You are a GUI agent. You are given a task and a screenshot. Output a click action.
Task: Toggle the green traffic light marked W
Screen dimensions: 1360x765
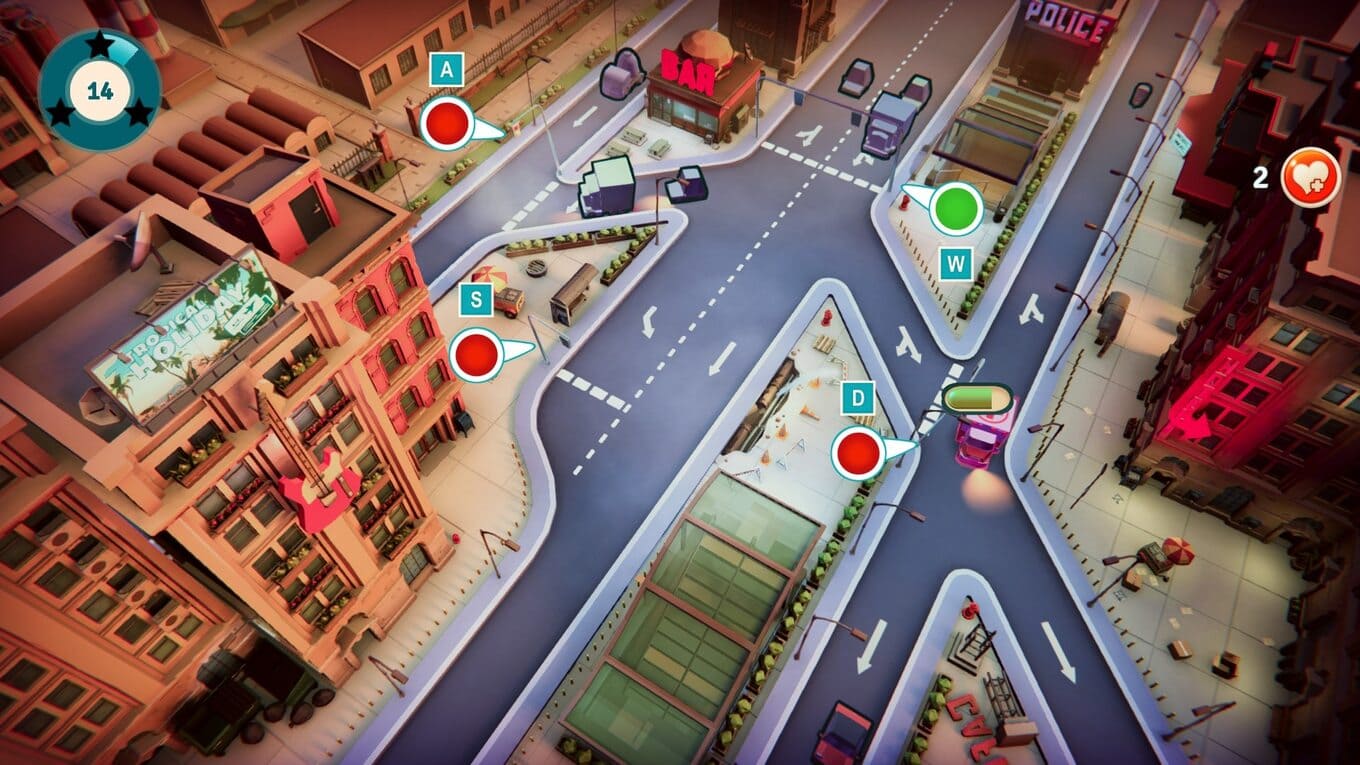click(956, 208)
